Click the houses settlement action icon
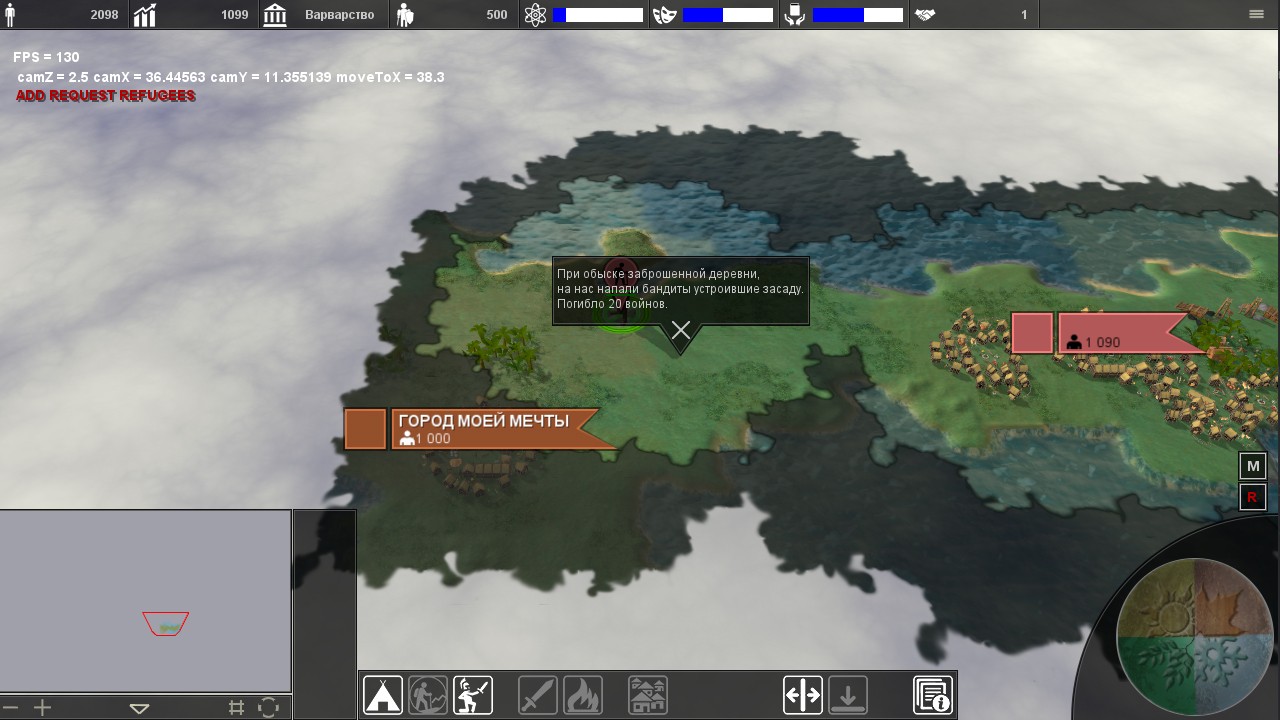This screenshot has height=720, width=1280. point(648,695)
